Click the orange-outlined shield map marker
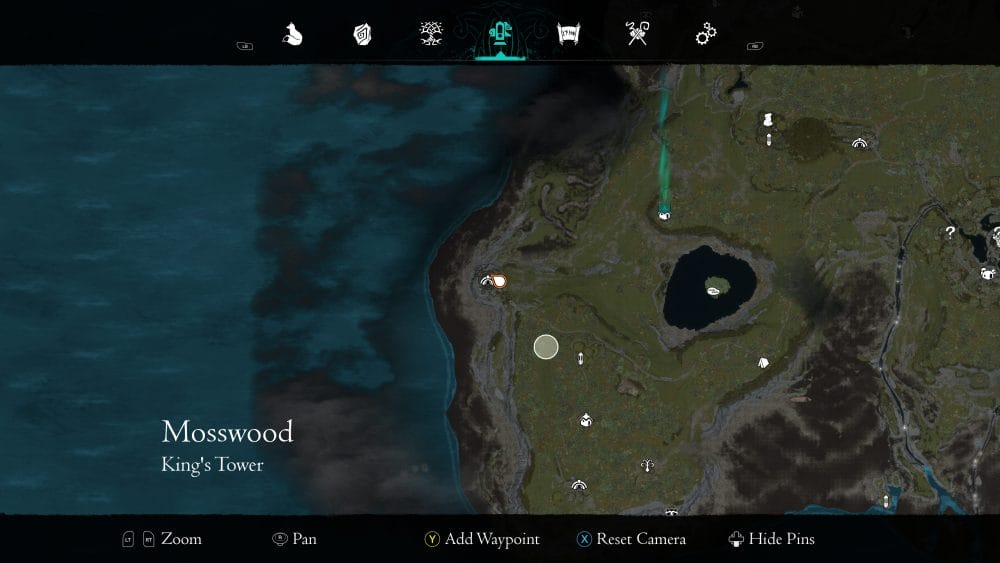 click(x=499, y=282)
